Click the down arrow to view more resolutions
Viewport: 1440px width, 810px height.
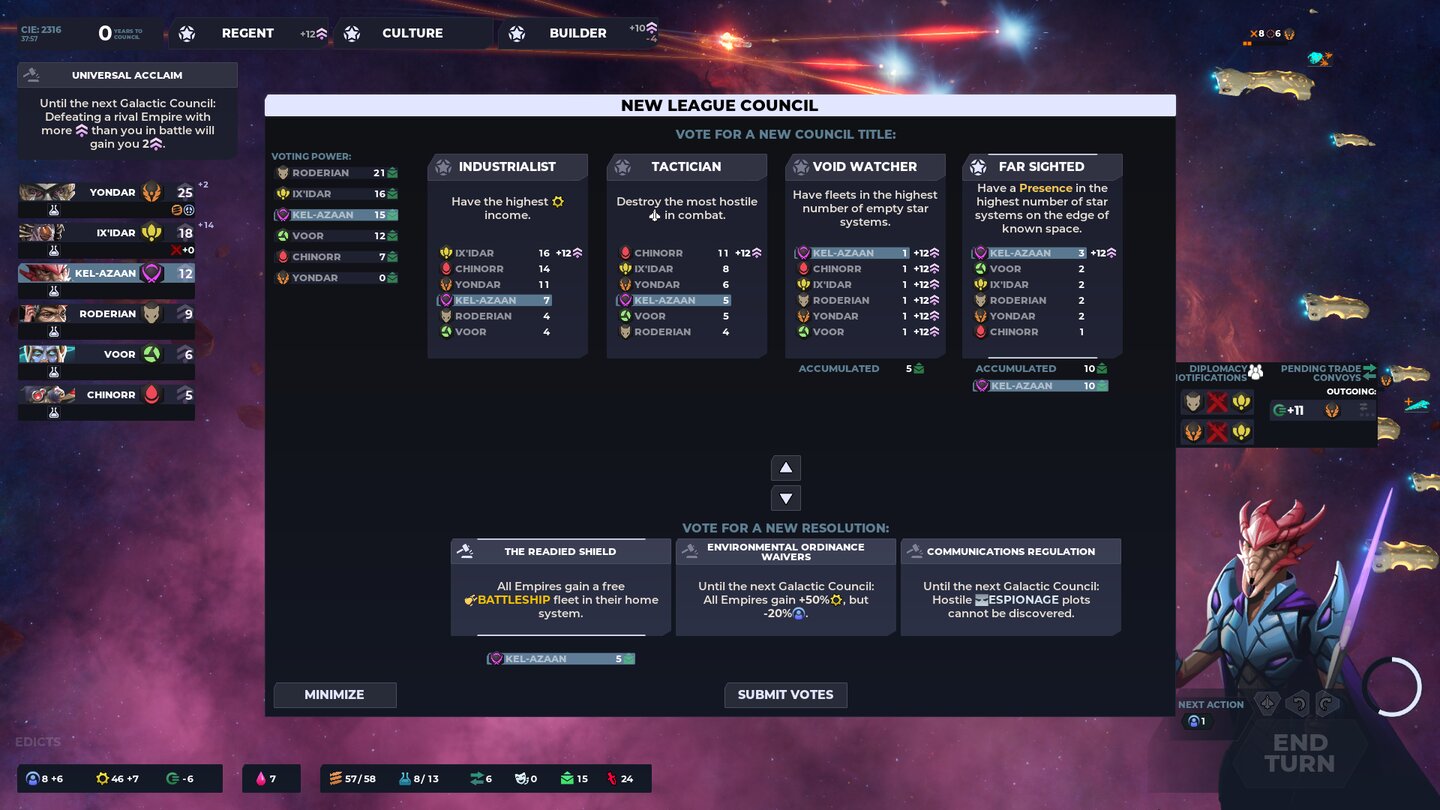click(786, 497)
